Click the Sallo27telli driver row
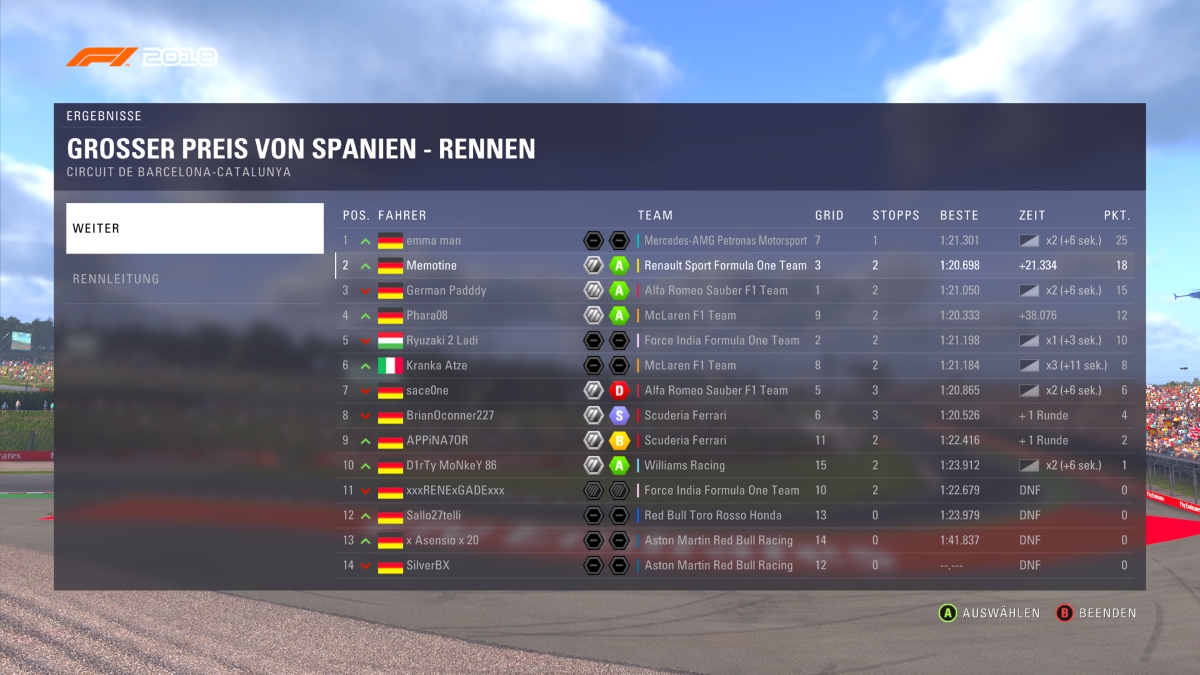The height and width of the screenshot is (675, 1200). pyautogui.click(x=735, y=516)
